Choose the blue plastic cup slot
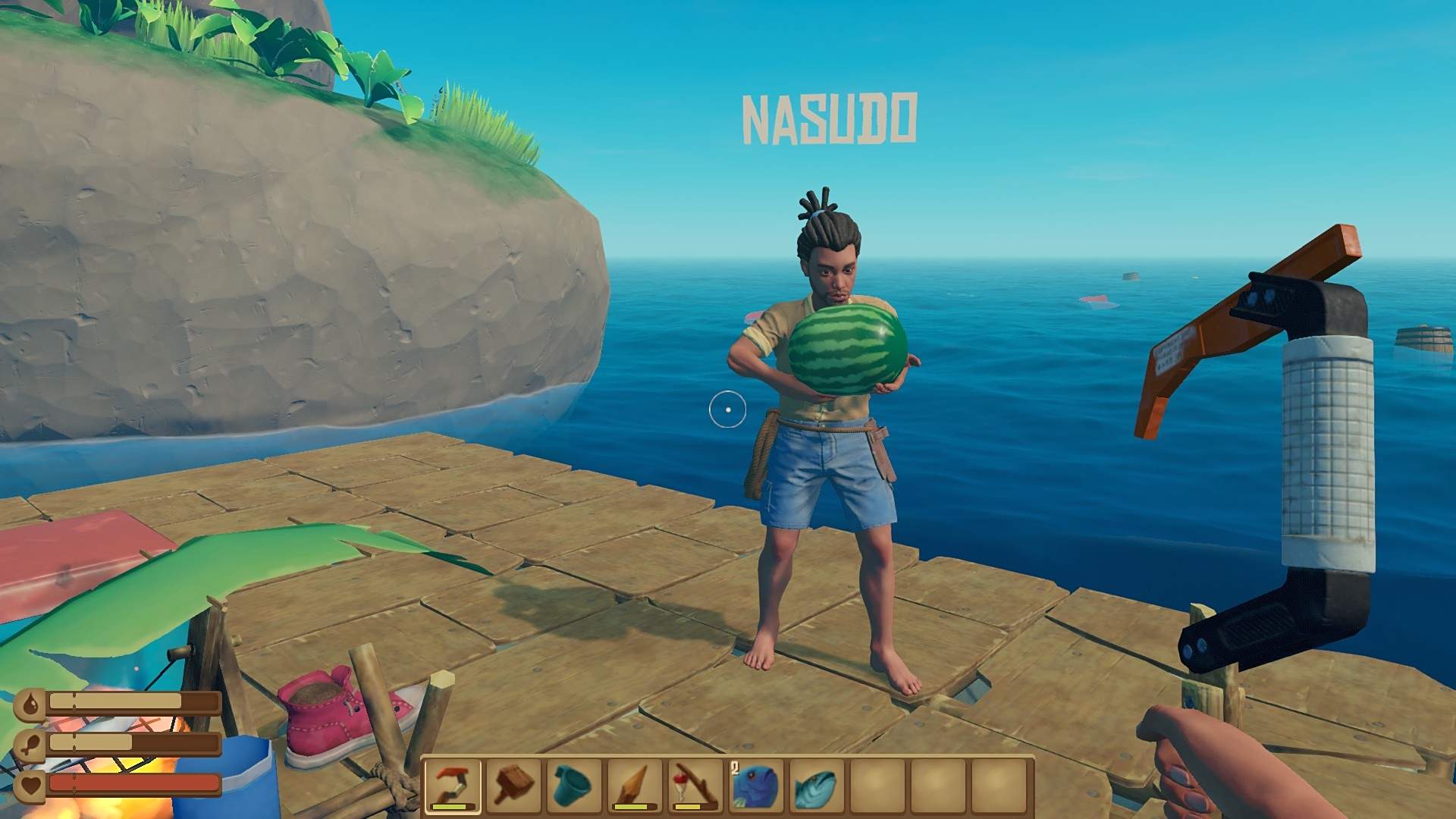Viewport: 1456px width, 819px height. 575,786
